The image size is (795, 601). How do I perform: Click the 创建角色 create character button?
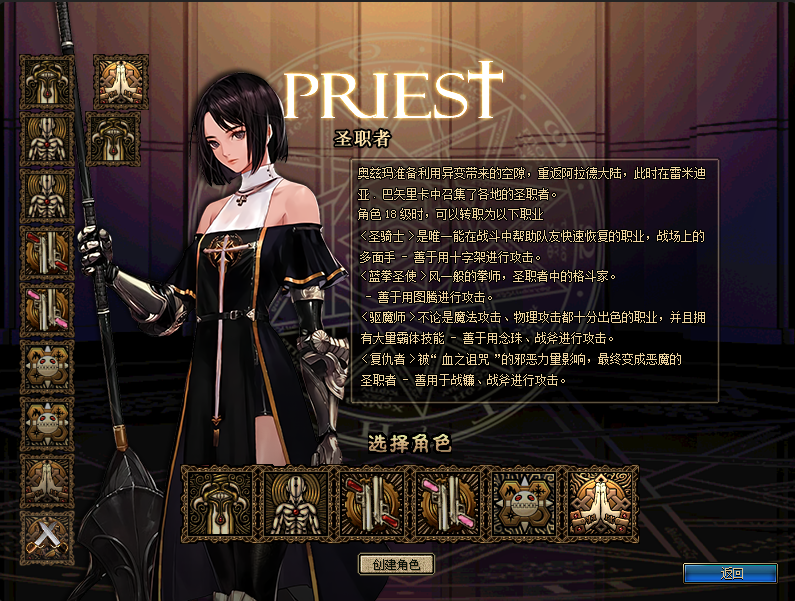point(397,564)
